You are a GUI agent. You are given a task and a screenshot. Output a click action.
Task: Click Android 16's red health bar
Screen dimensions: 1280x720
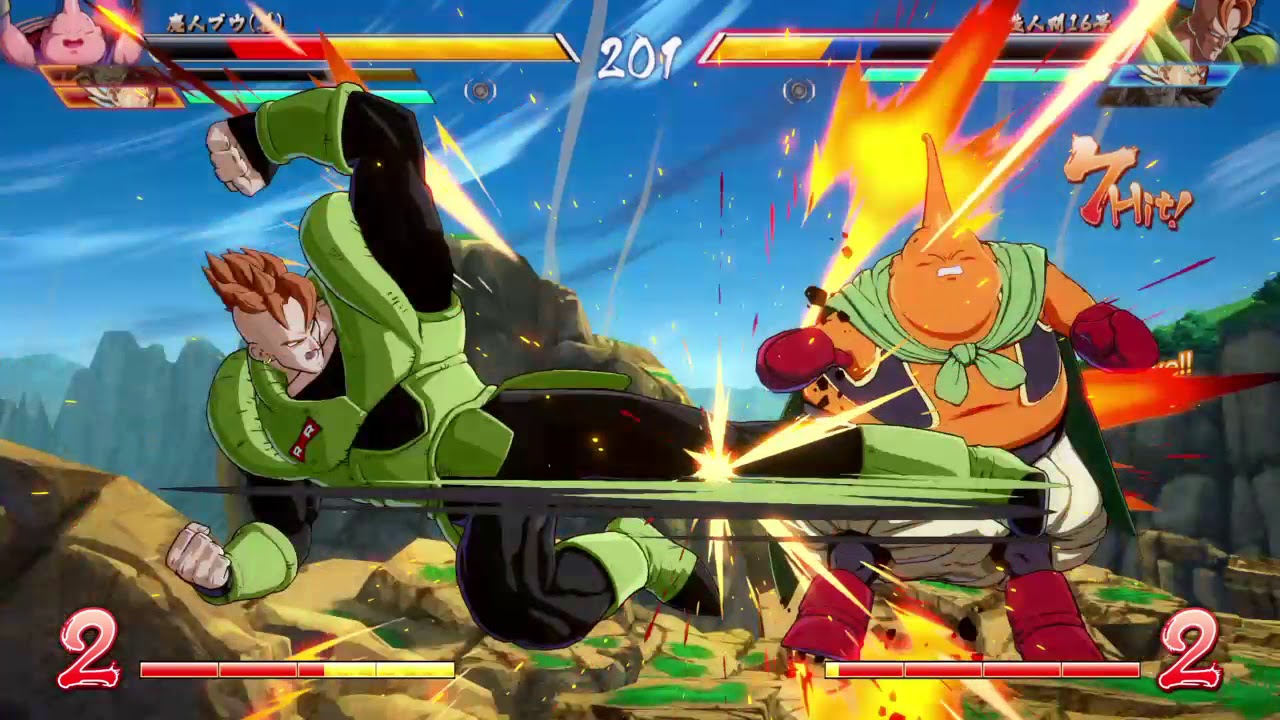(900, 46)
